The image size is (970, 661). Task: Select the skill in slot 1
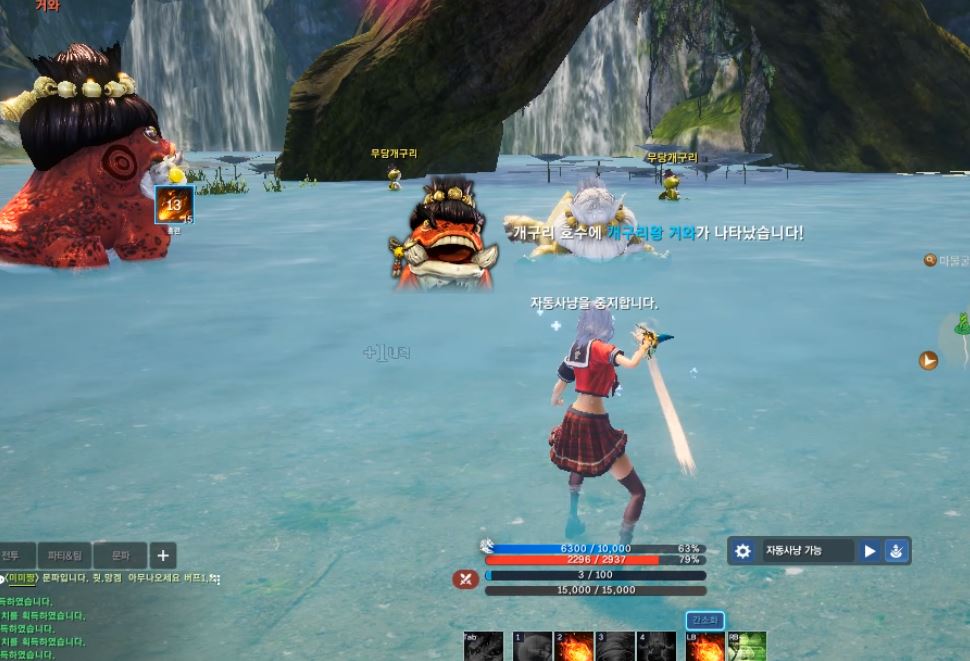pos(532,647)
